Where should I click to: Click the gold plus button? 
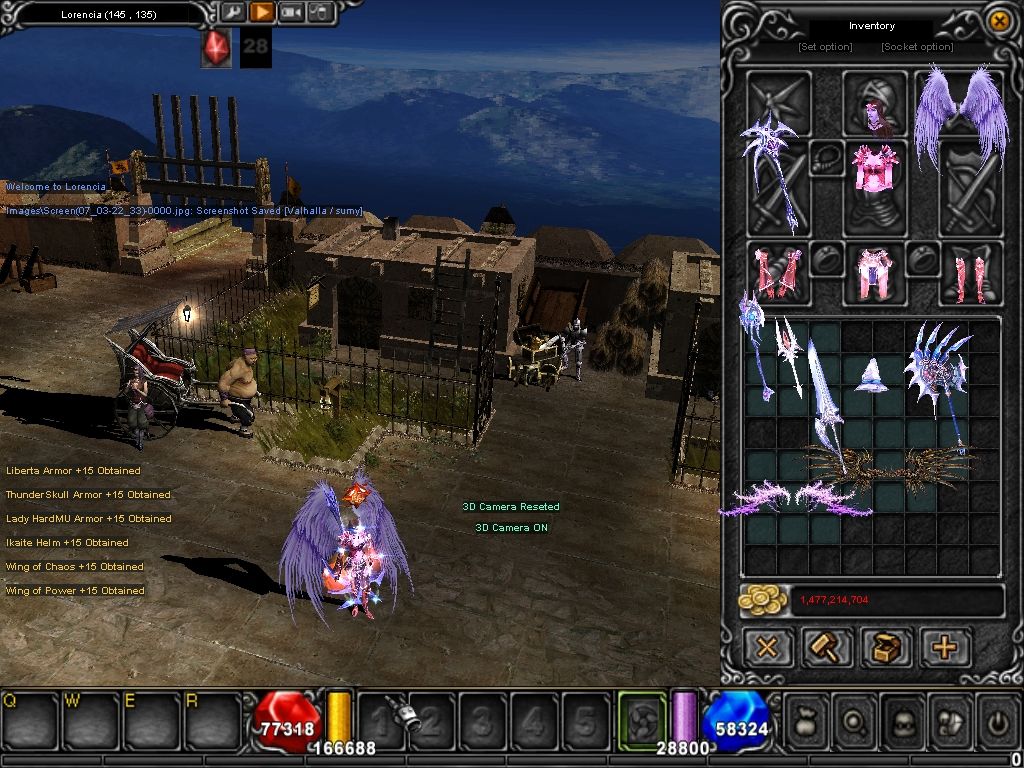(944, 647)
